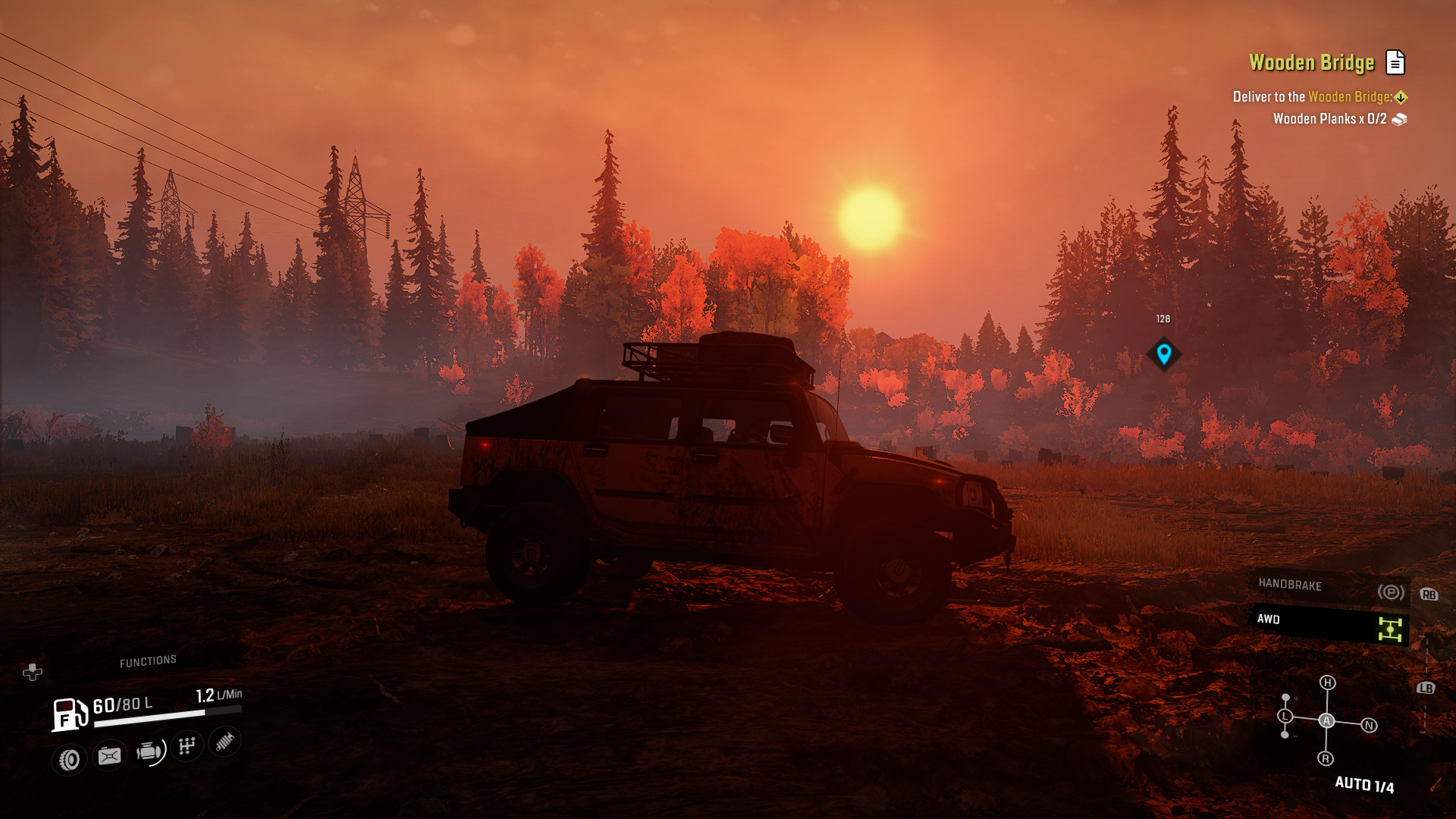Click the blue waypoint marker labeled 128

pyautogui.click(x=1163, y=353)
